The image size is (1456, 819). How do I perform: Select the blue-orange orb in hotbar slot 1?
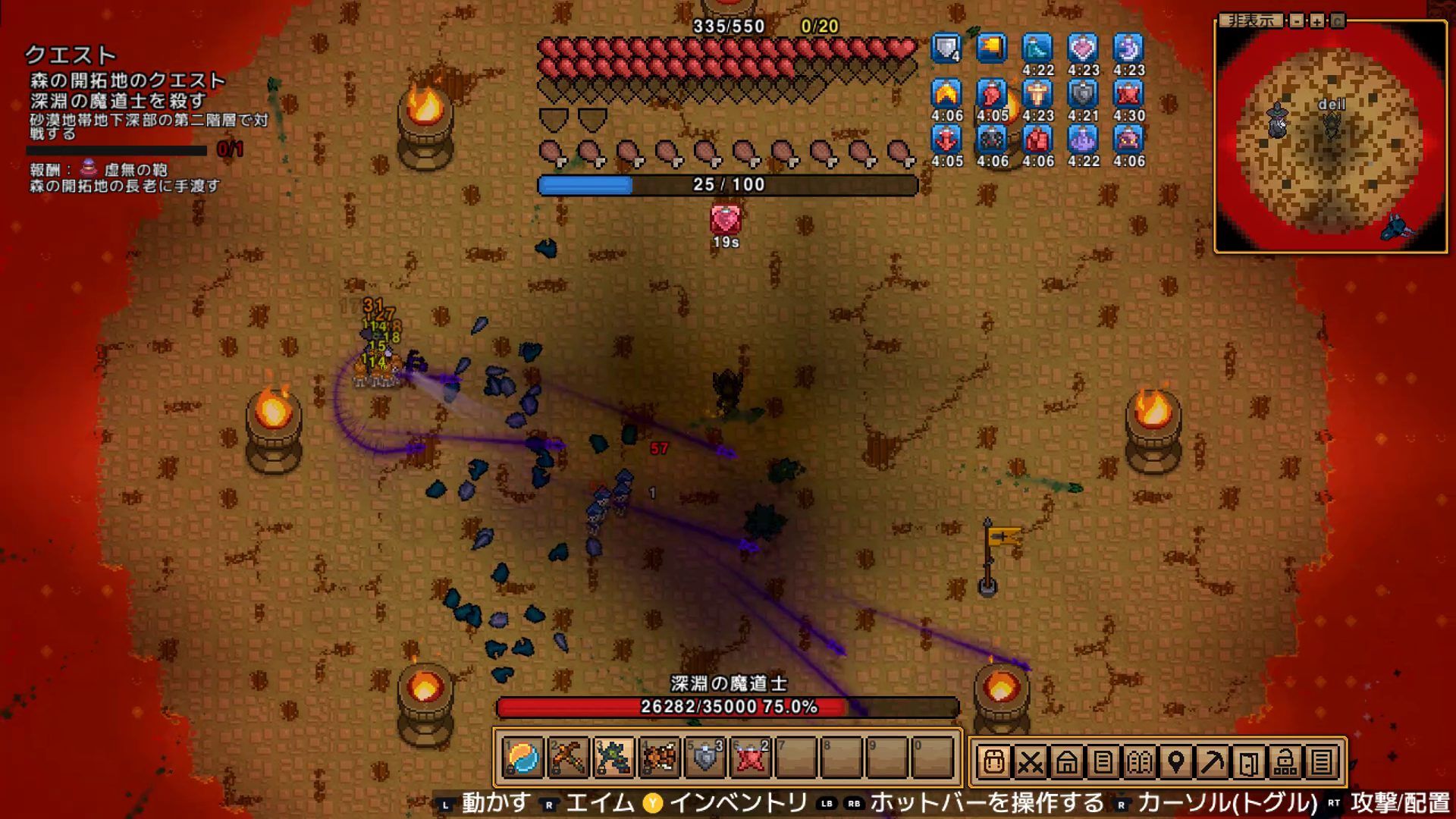click(523, 757)
